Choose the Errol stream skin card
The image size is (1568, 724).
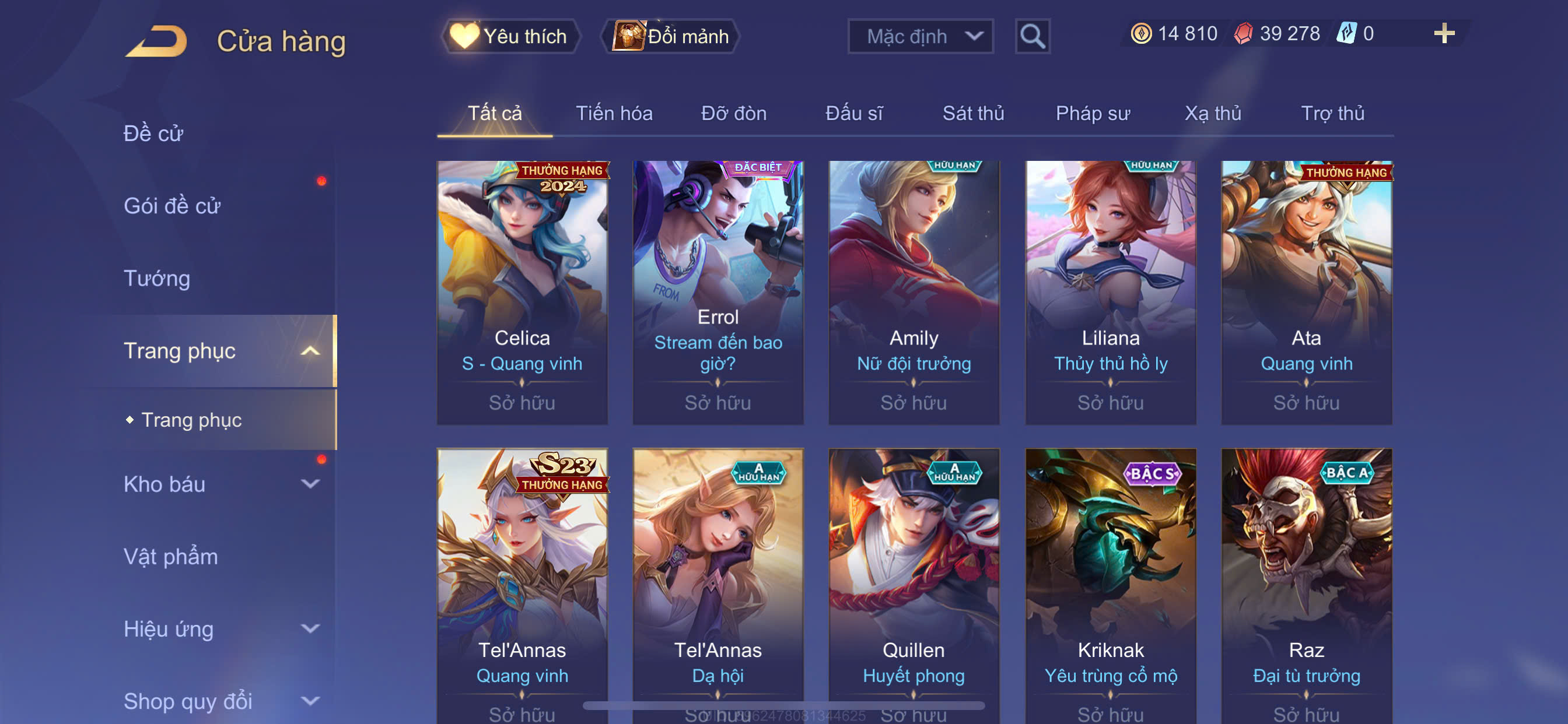pyautogui.click(x=717, y=292)
